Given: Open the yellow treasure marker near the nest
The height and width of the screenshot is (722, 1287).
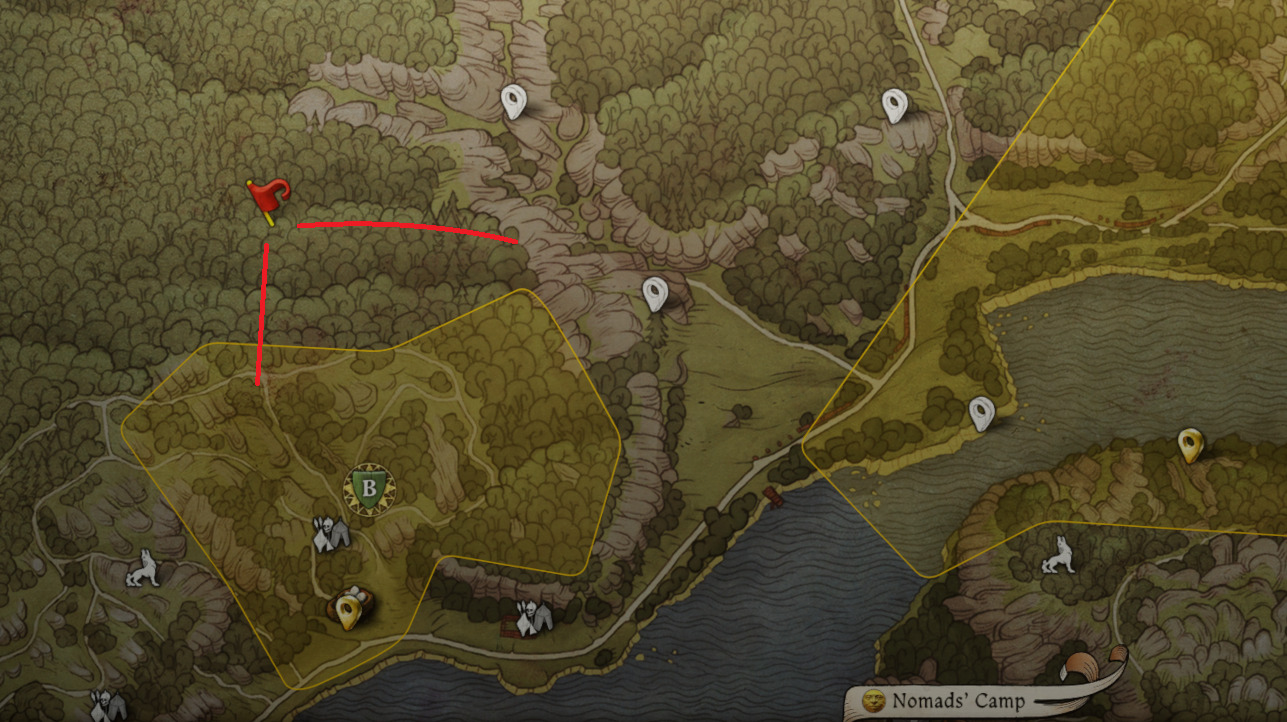Looking at the screenshot, I should coord(349,608).
